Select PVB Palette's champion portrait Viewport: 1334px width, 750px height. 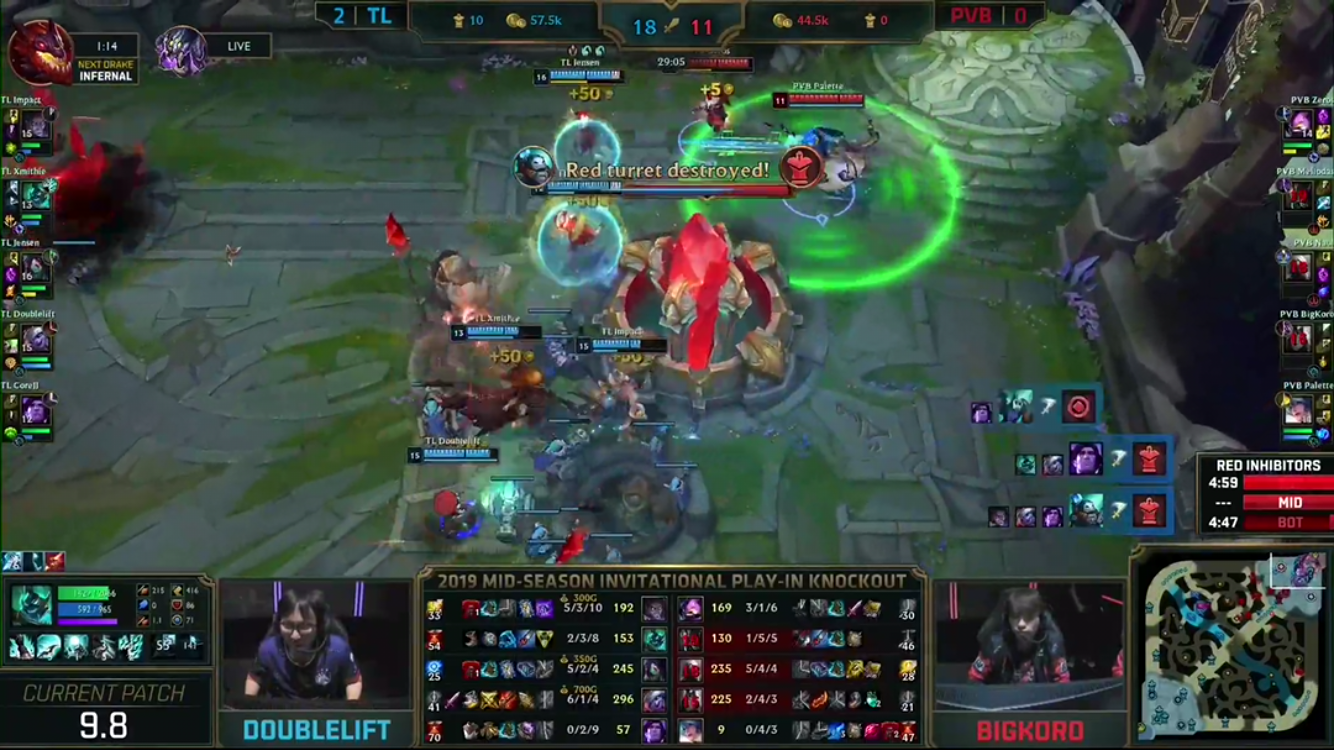click(1299, 410)
